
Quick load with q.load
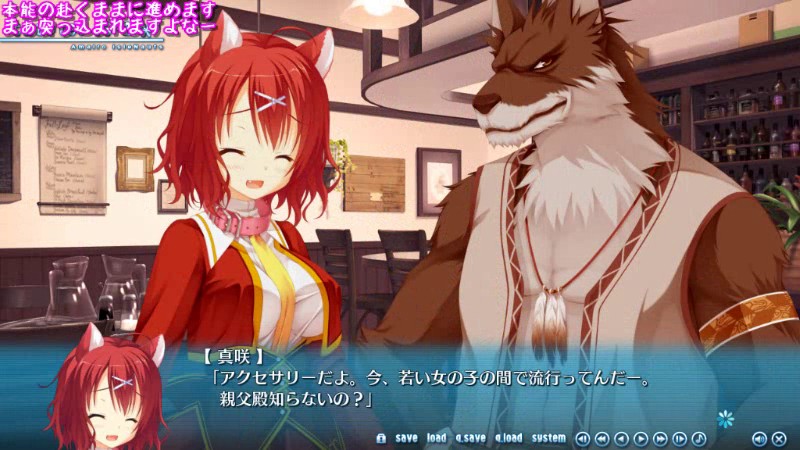pyautogui.click(x=507, y=438)
